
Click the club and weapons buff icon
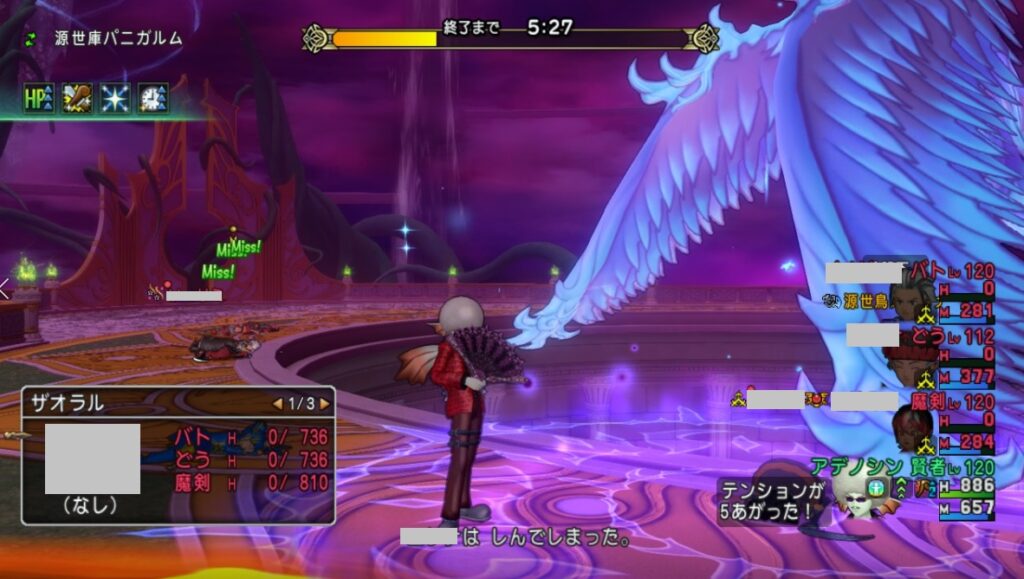pos(78,98)
